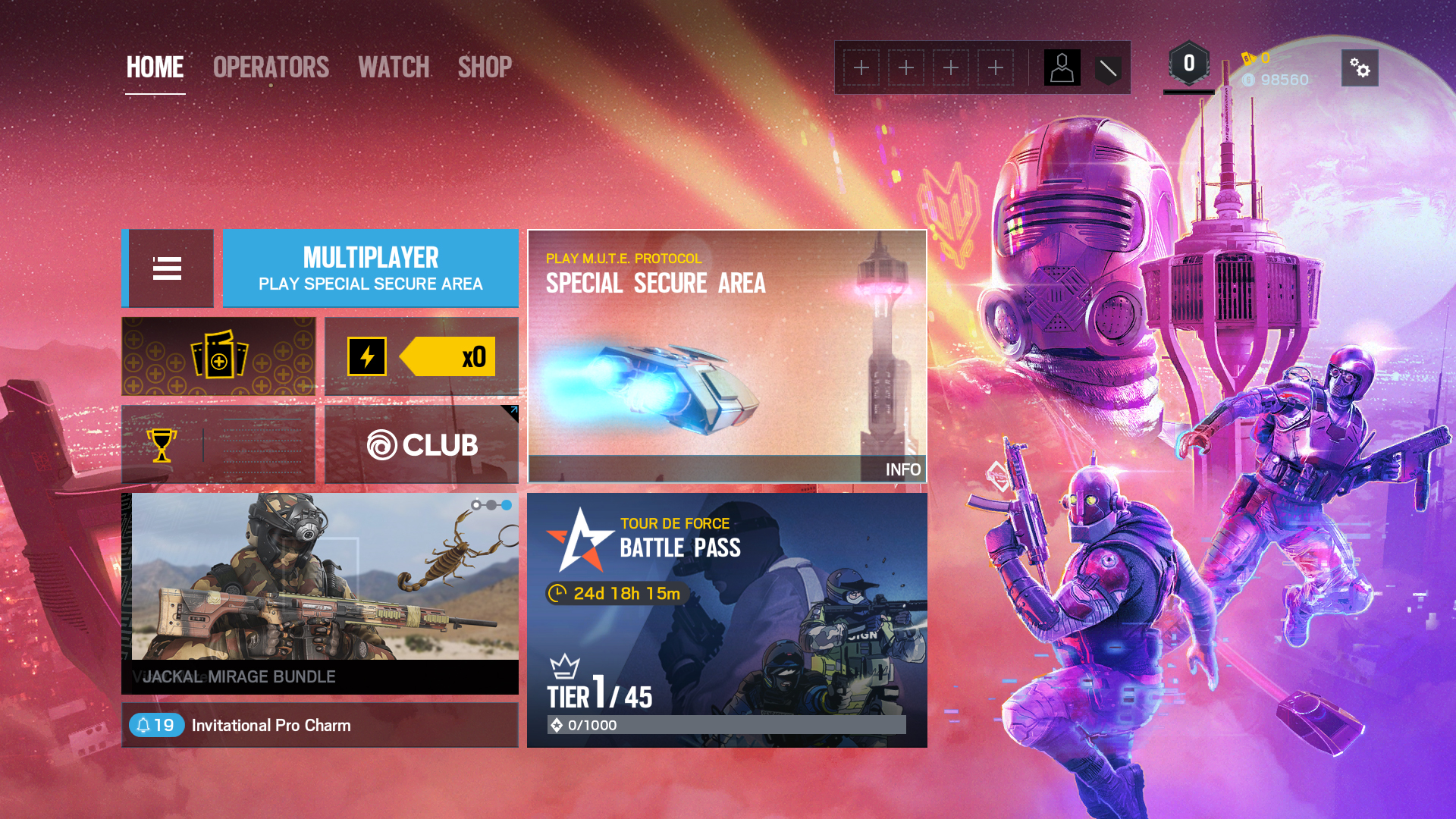Screen dimensions: 1456x819
Task: Open the Watch tab
Action: tap(394, 67)
